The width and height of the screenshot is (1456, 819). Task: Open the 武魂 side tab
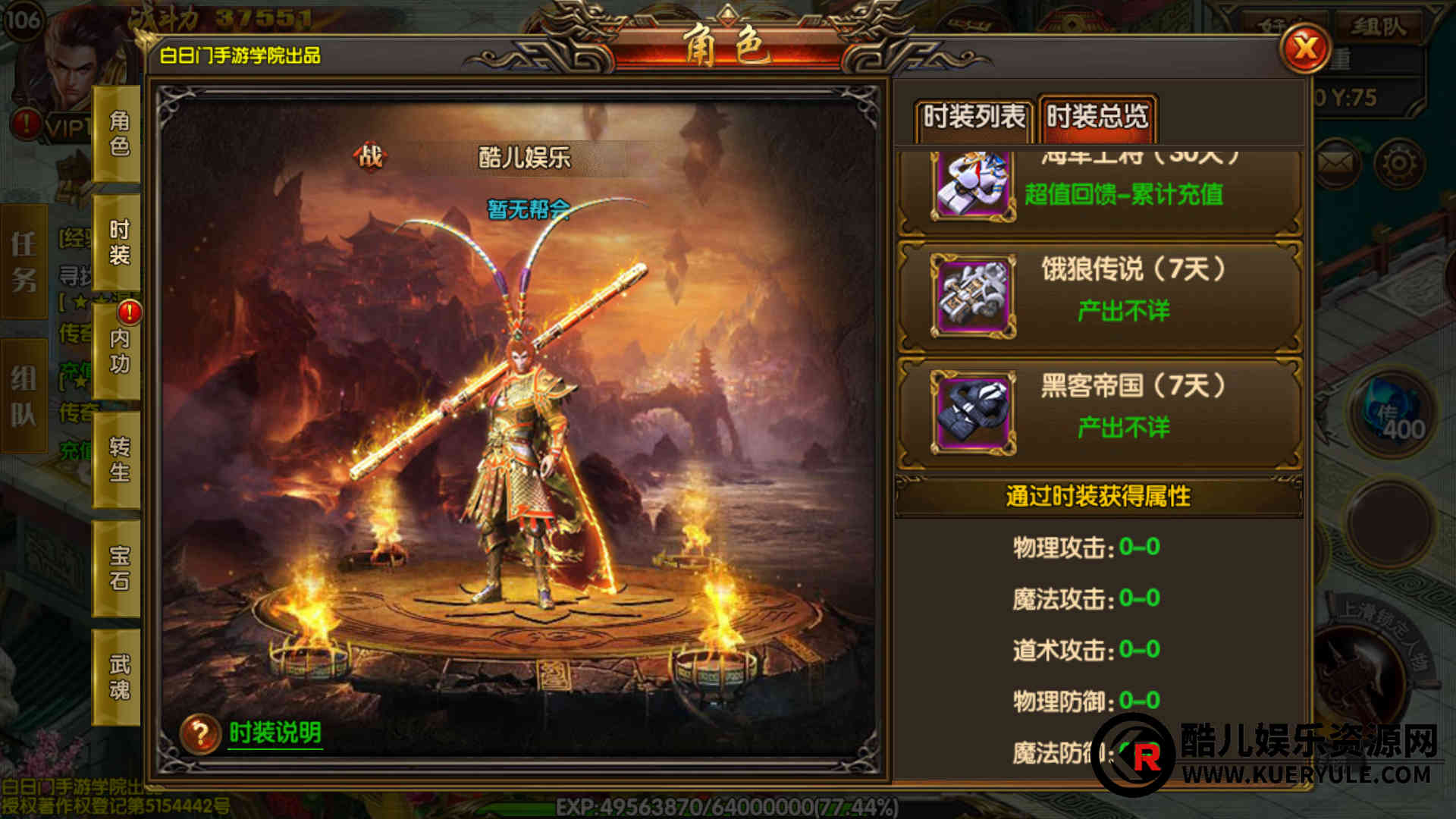tap(118, 677)
